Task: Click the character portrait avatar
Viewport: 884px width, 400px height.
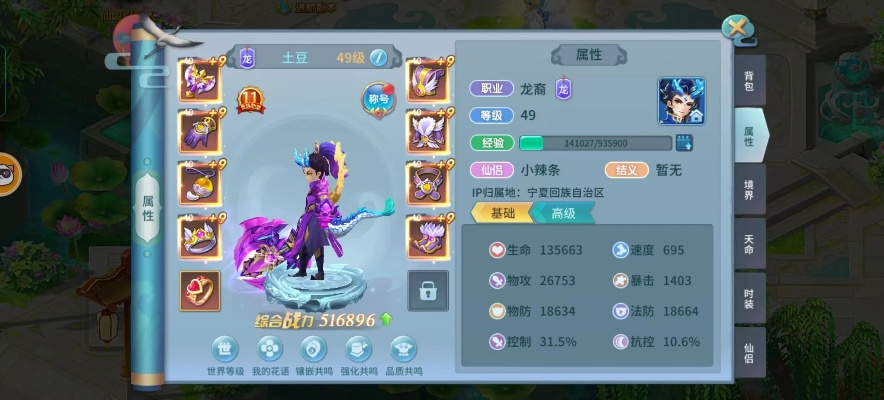Action: click(681, 101)
